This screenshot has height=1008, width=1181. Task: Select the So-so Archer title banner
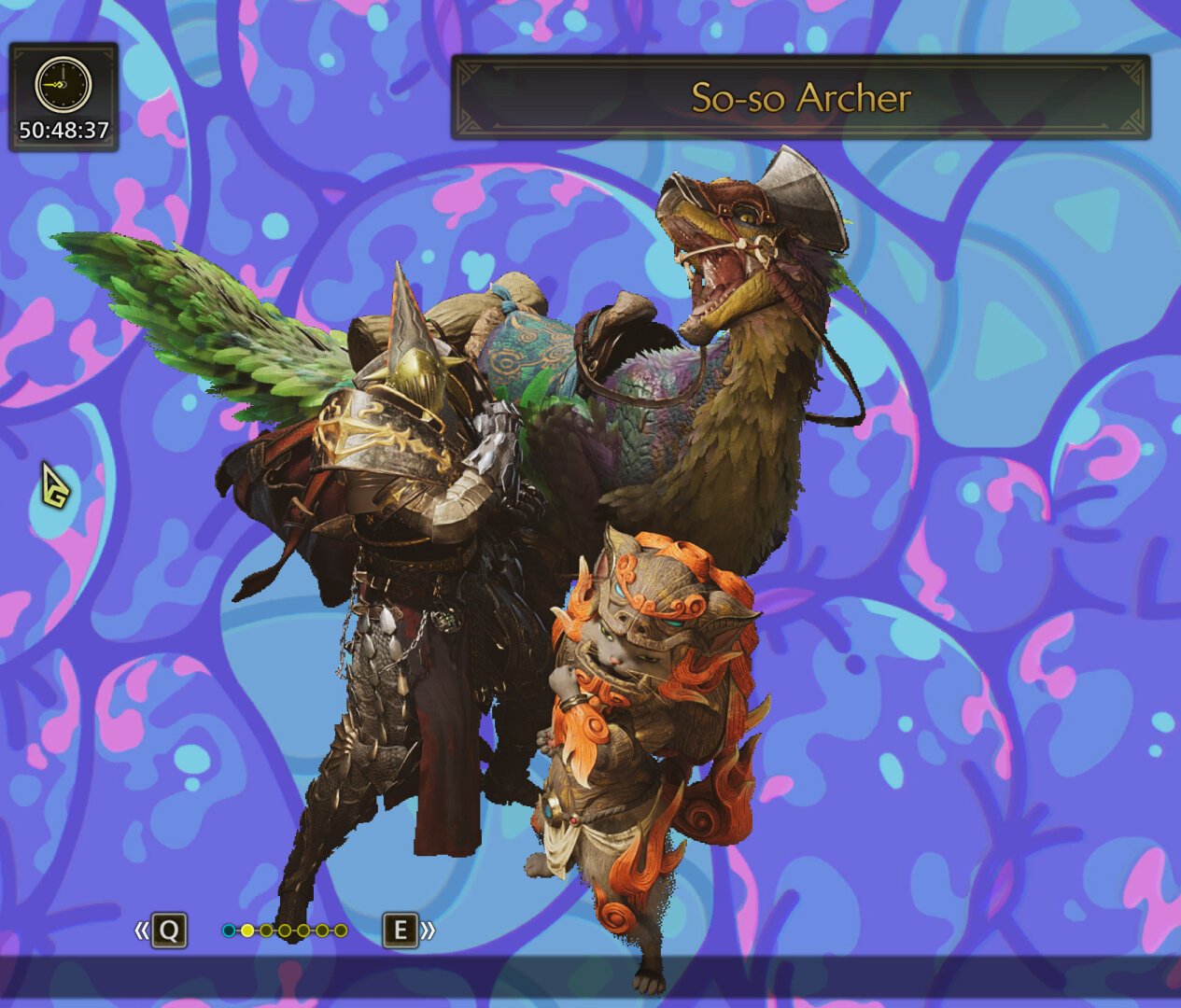point(800,98)
